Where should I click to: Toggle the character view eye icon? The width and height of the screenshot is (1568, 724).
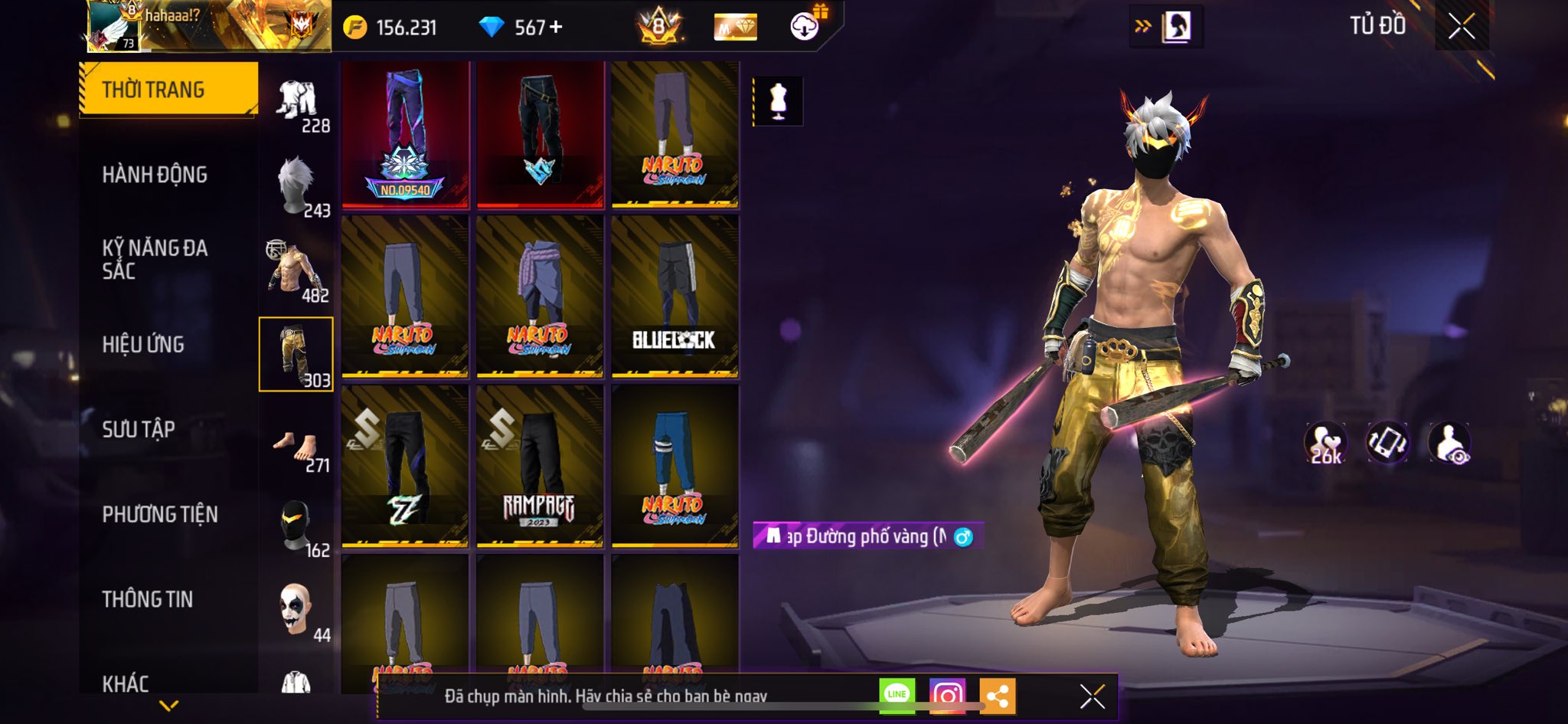click(x=1449, y=443)
